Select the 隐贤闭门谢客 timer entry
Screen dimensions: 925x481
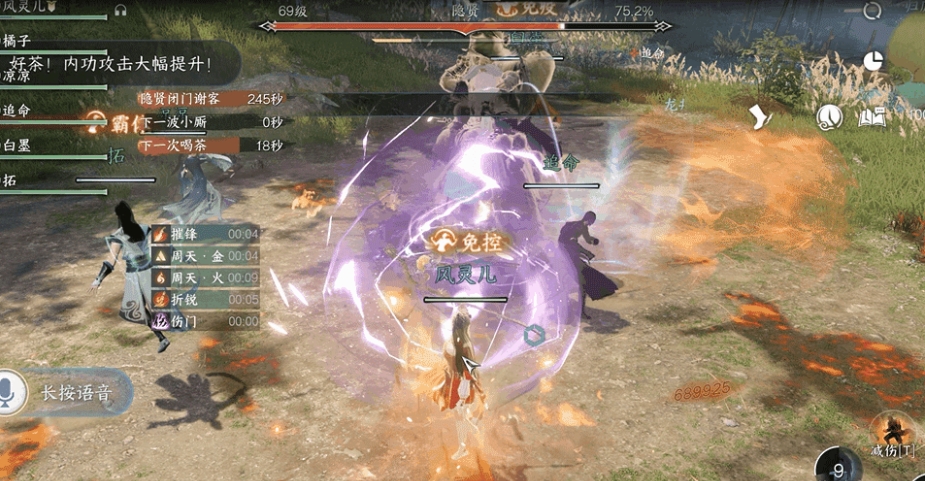click(x=210, y=98)
